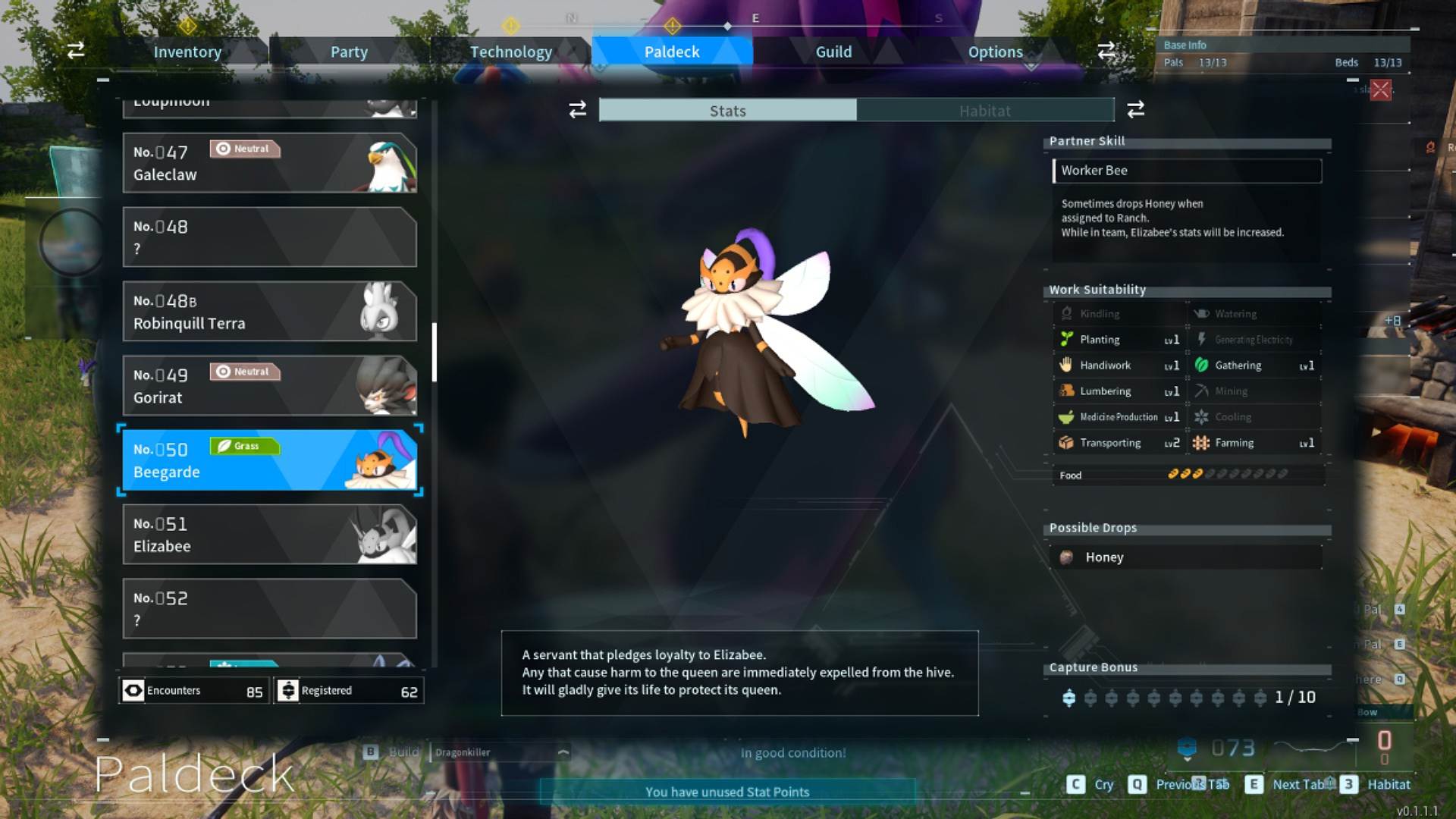Open the Elizabee entry No.051
The image size is (1456, 819).
(269, 535)
